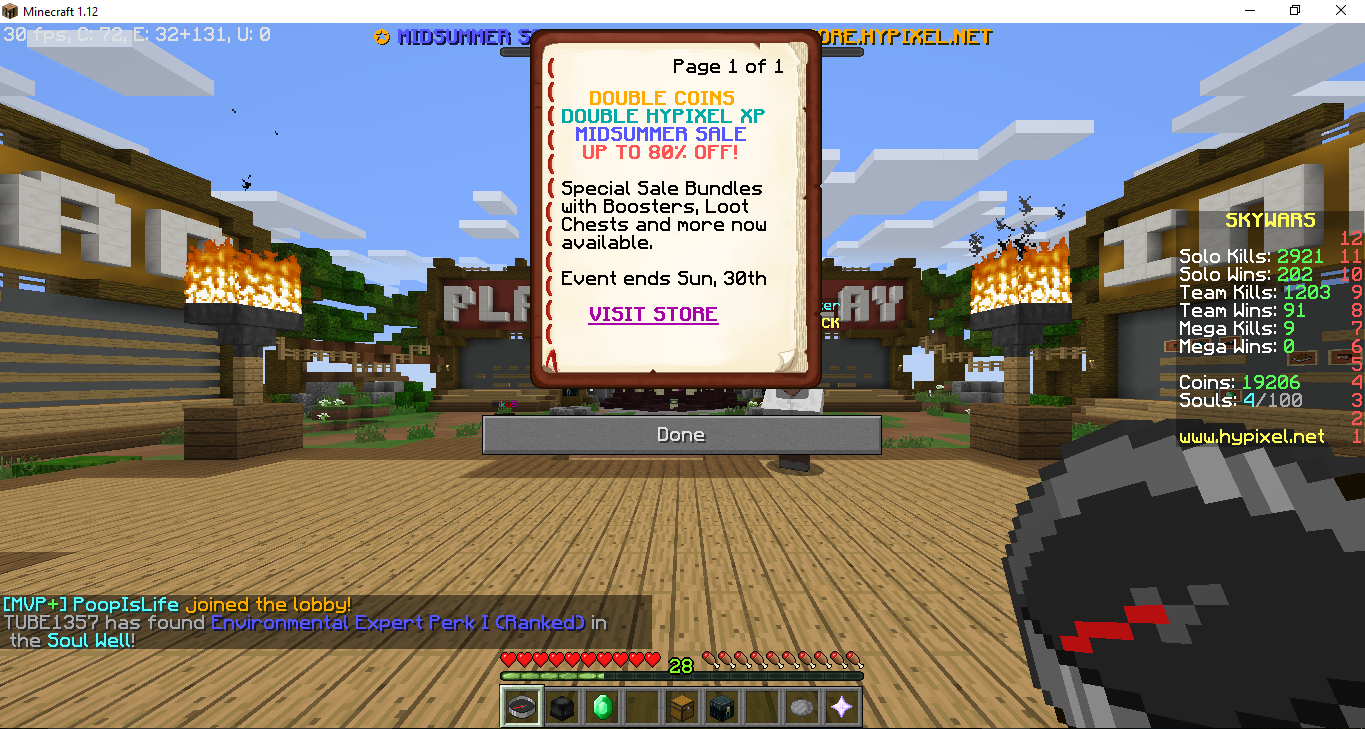The image size is (1365, 729).
Task: Open the emerald Shop item in hotbar
Action: tap(601, 705)
